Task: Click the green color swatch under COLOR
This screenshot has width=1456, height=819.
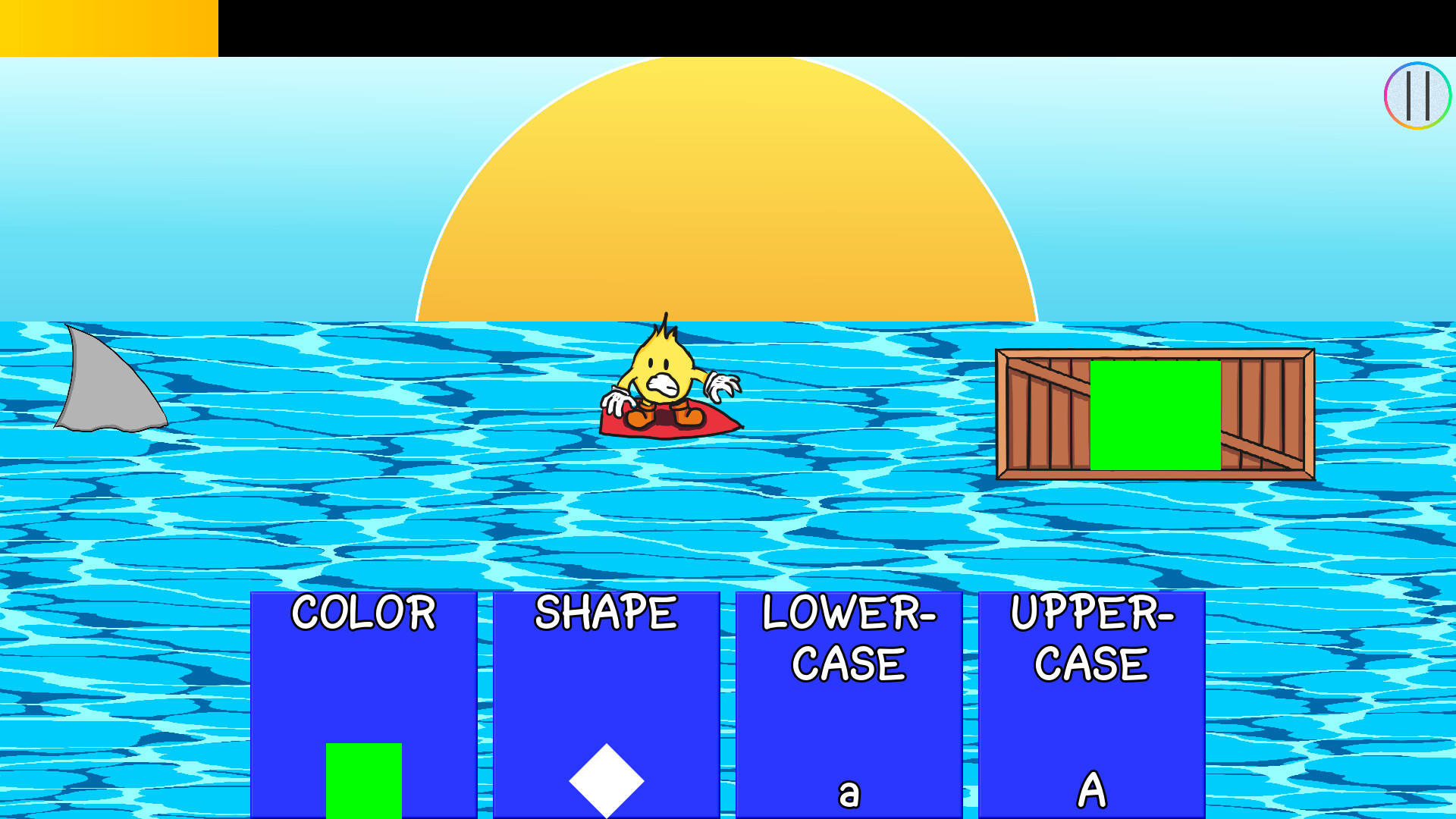Action: (x=364, y=781)
